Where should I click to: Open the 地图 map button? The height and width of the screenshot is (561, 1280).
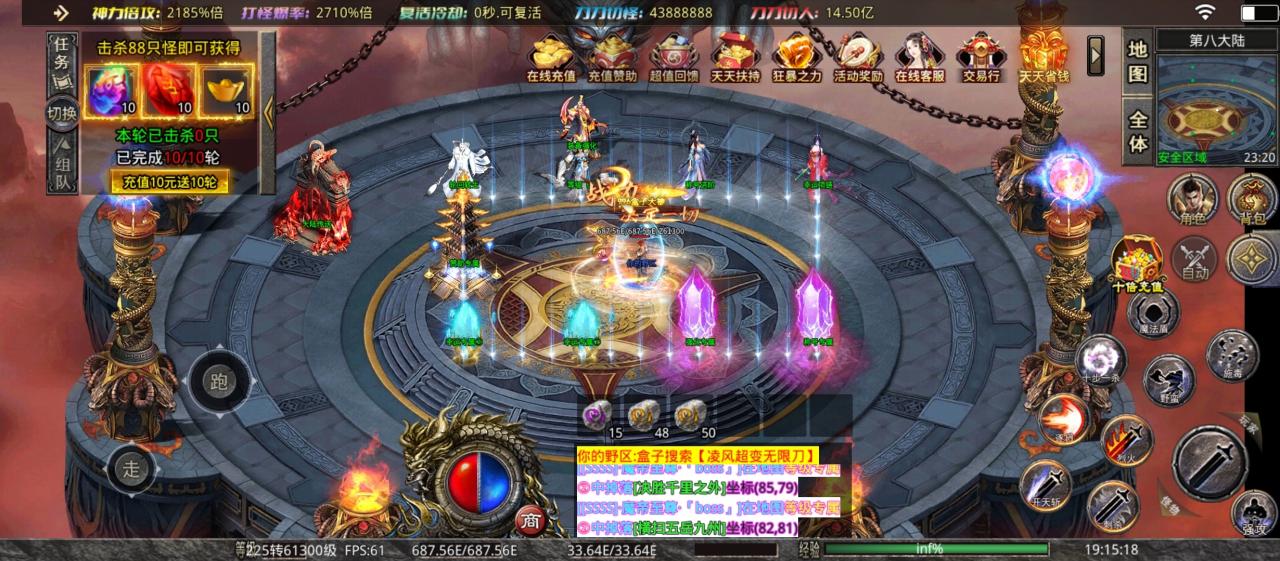(x=1138, y=61)
